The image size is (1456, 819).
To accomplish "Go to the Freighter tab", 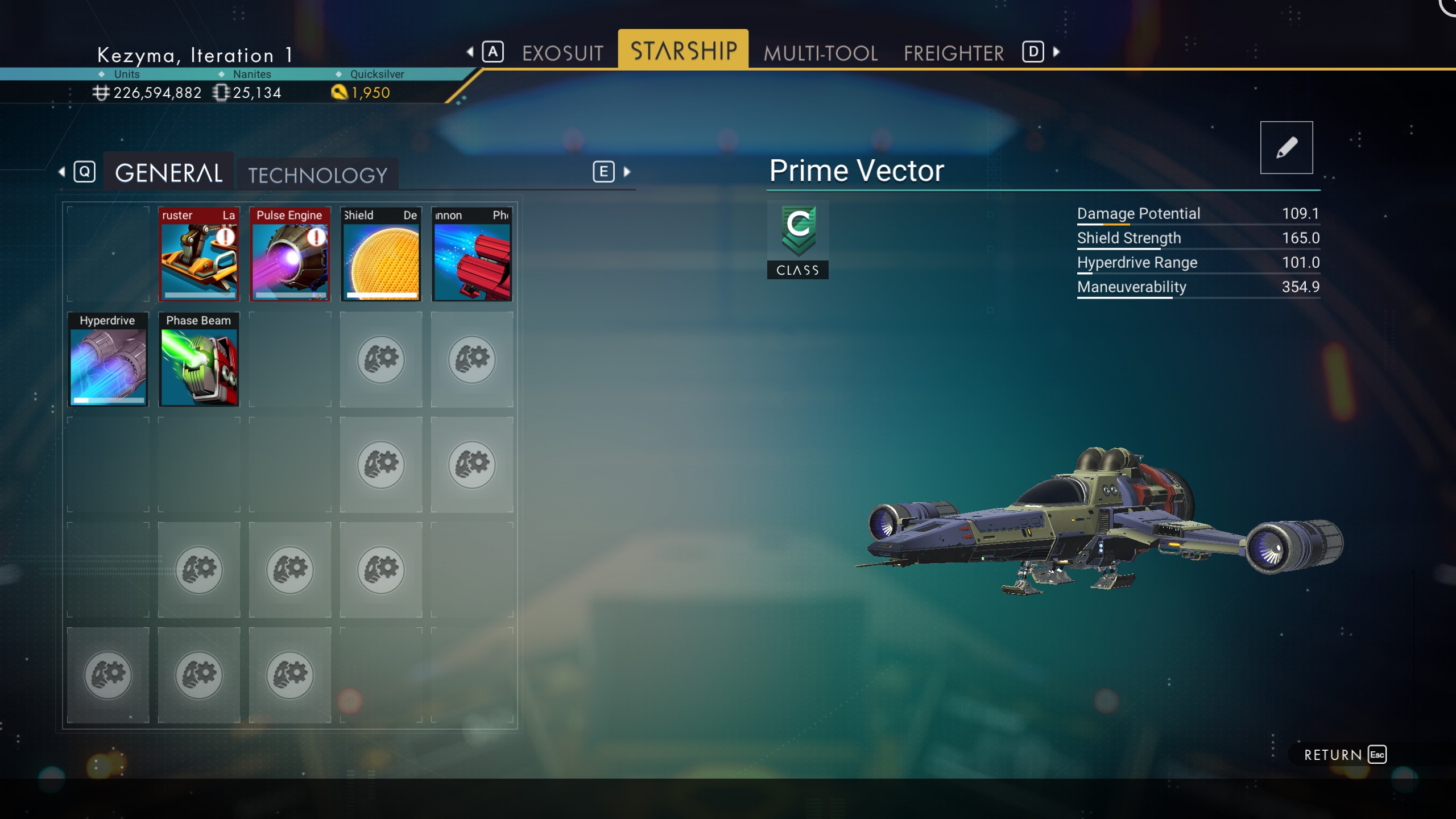I will (954, 53).
